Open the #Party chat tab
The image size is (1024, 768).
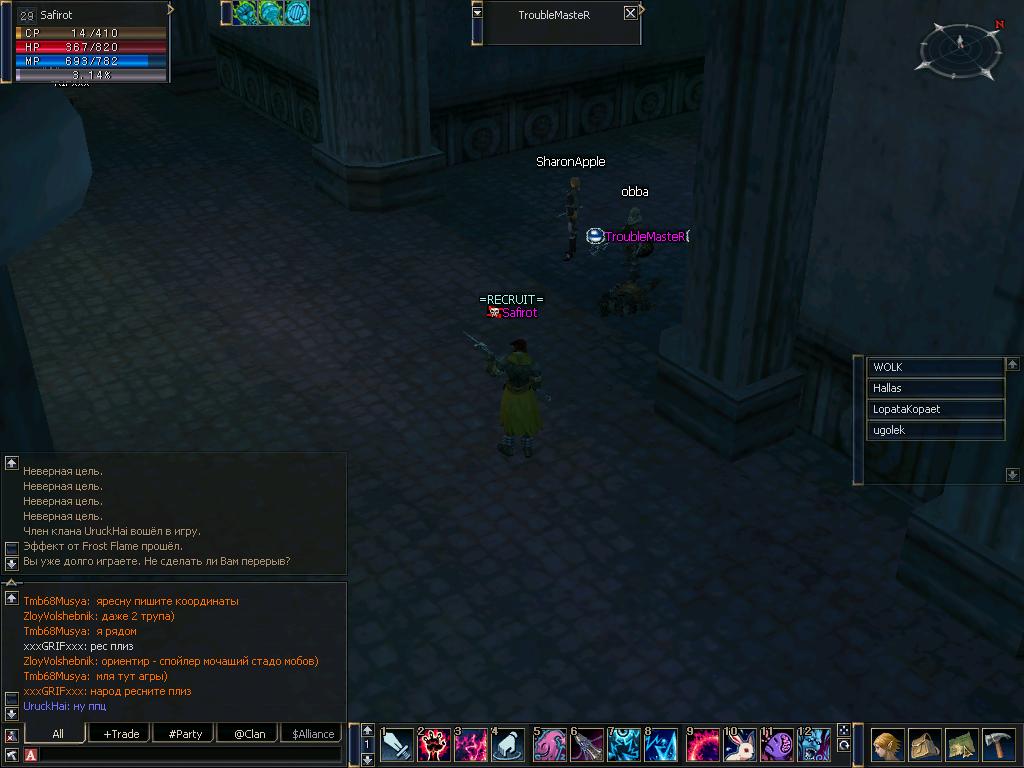pos(185,734)
